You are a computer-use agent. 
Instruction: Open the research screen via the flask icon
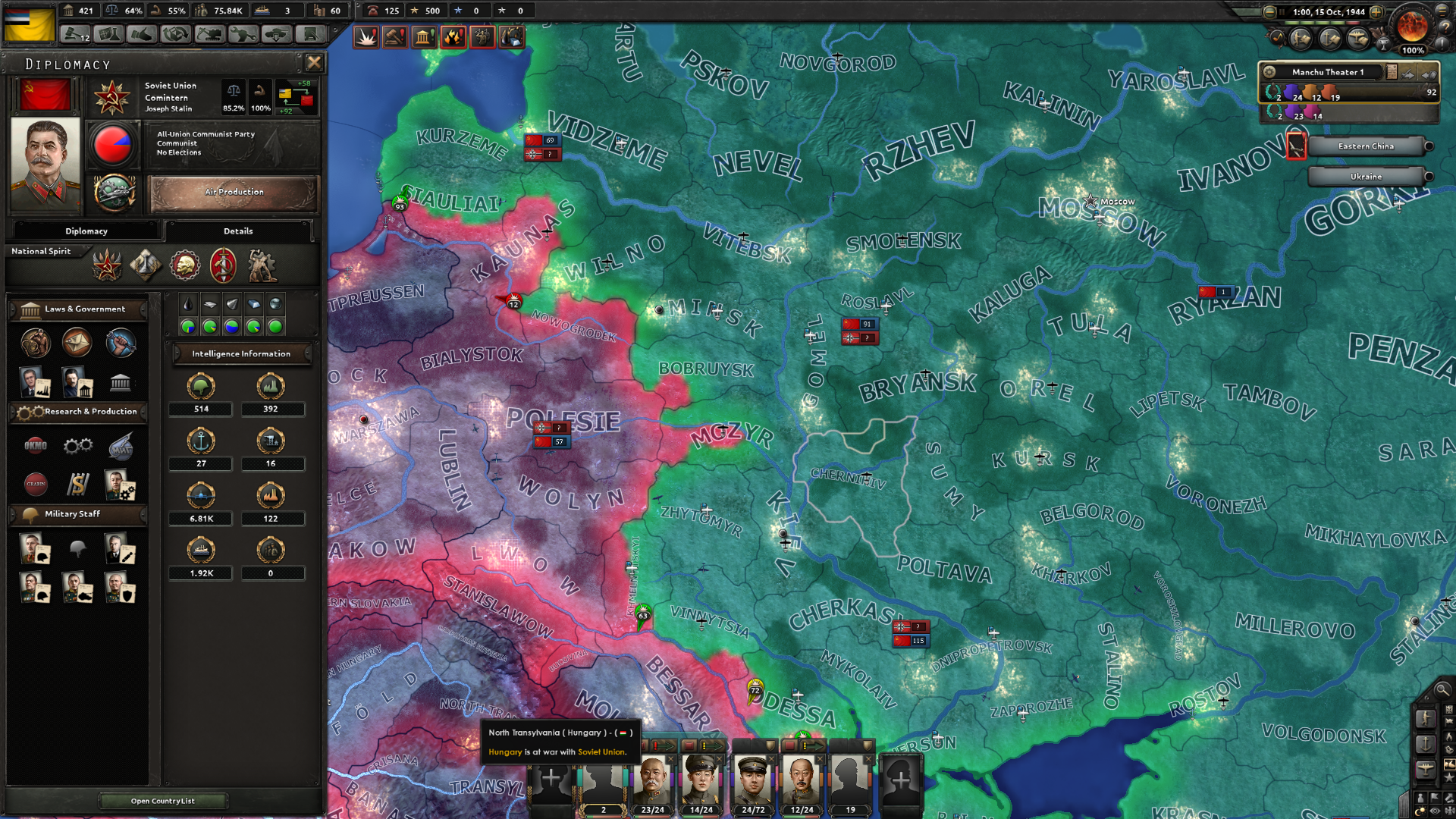110,34
